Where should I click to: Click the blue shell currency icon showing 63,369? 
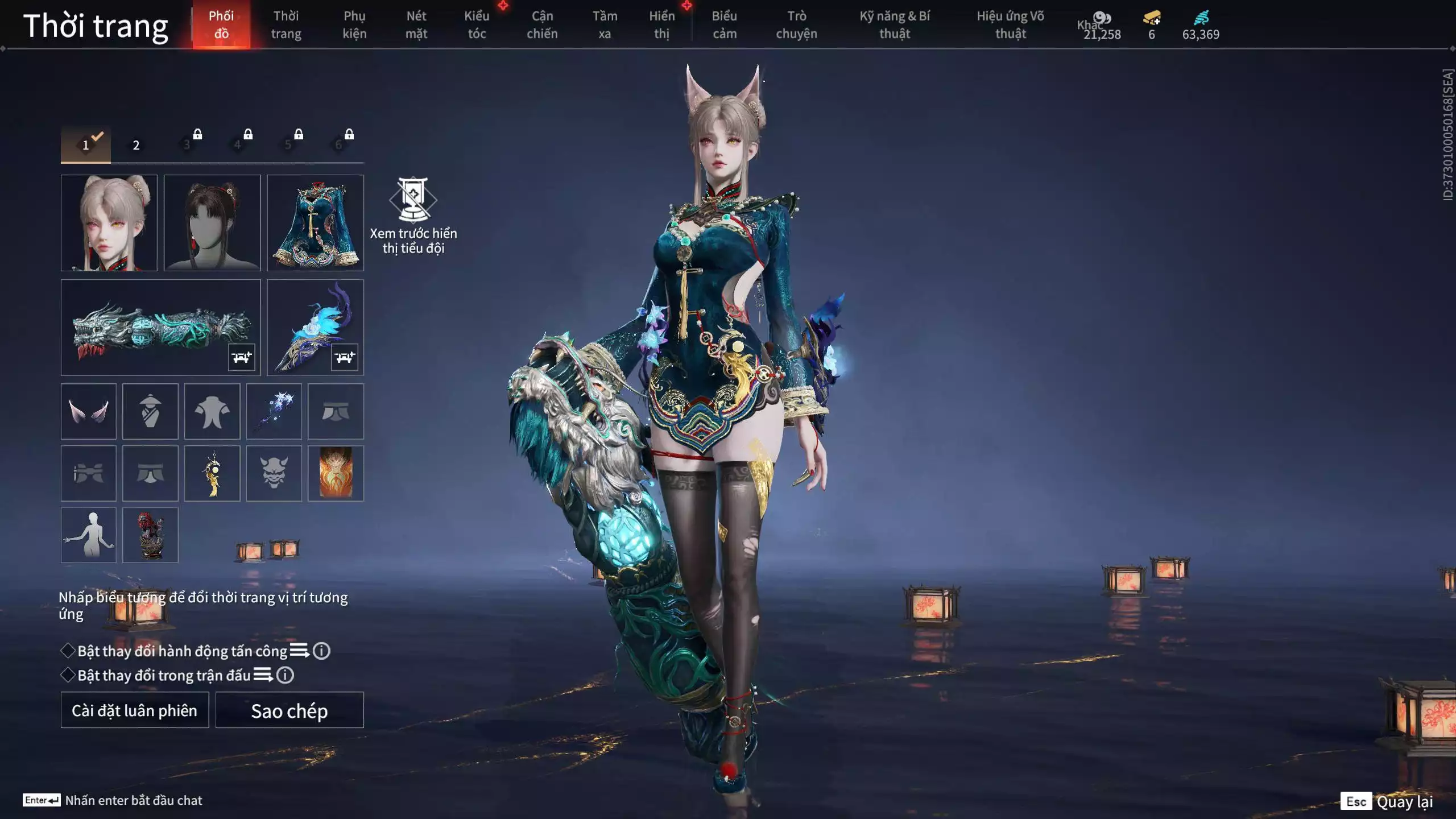(x=1199, y=18)
